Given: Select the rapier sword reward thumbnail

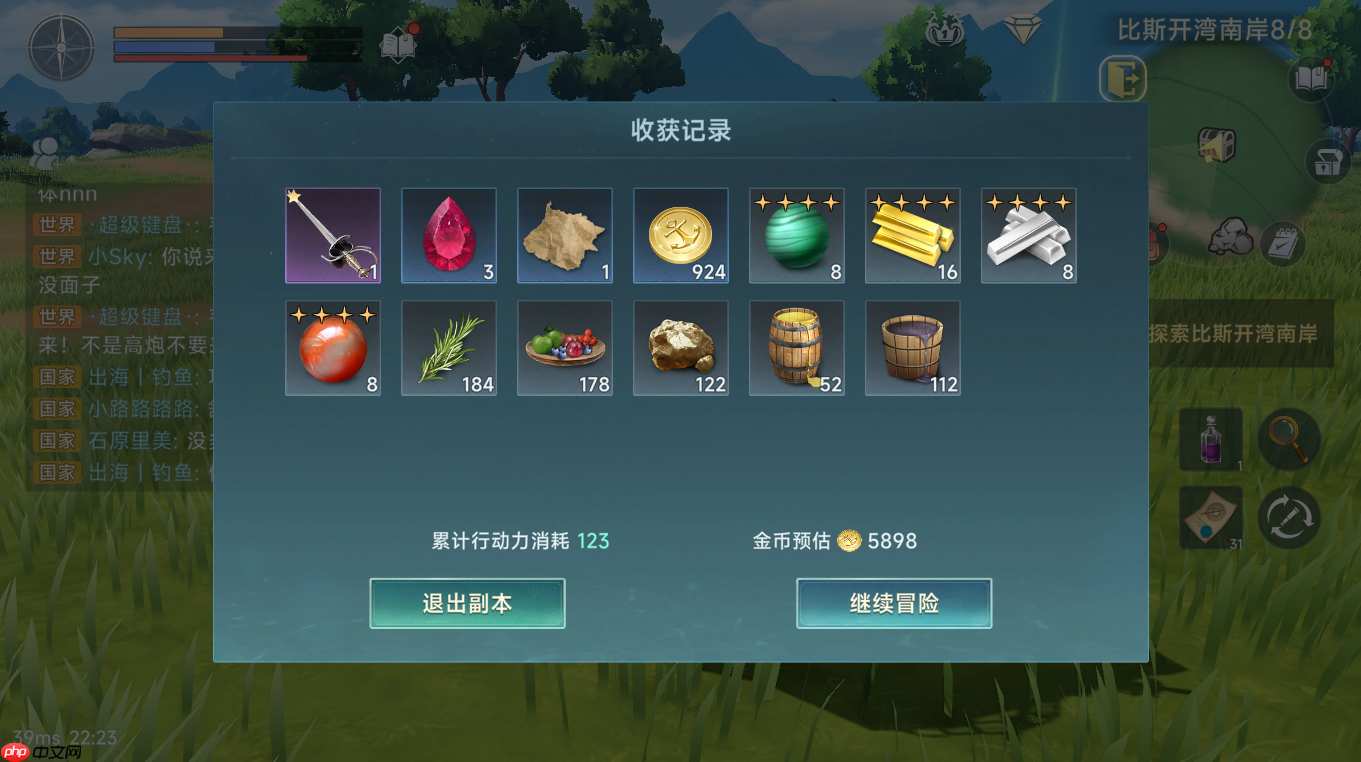Looking at the screenshot, I should pos(333,235).
